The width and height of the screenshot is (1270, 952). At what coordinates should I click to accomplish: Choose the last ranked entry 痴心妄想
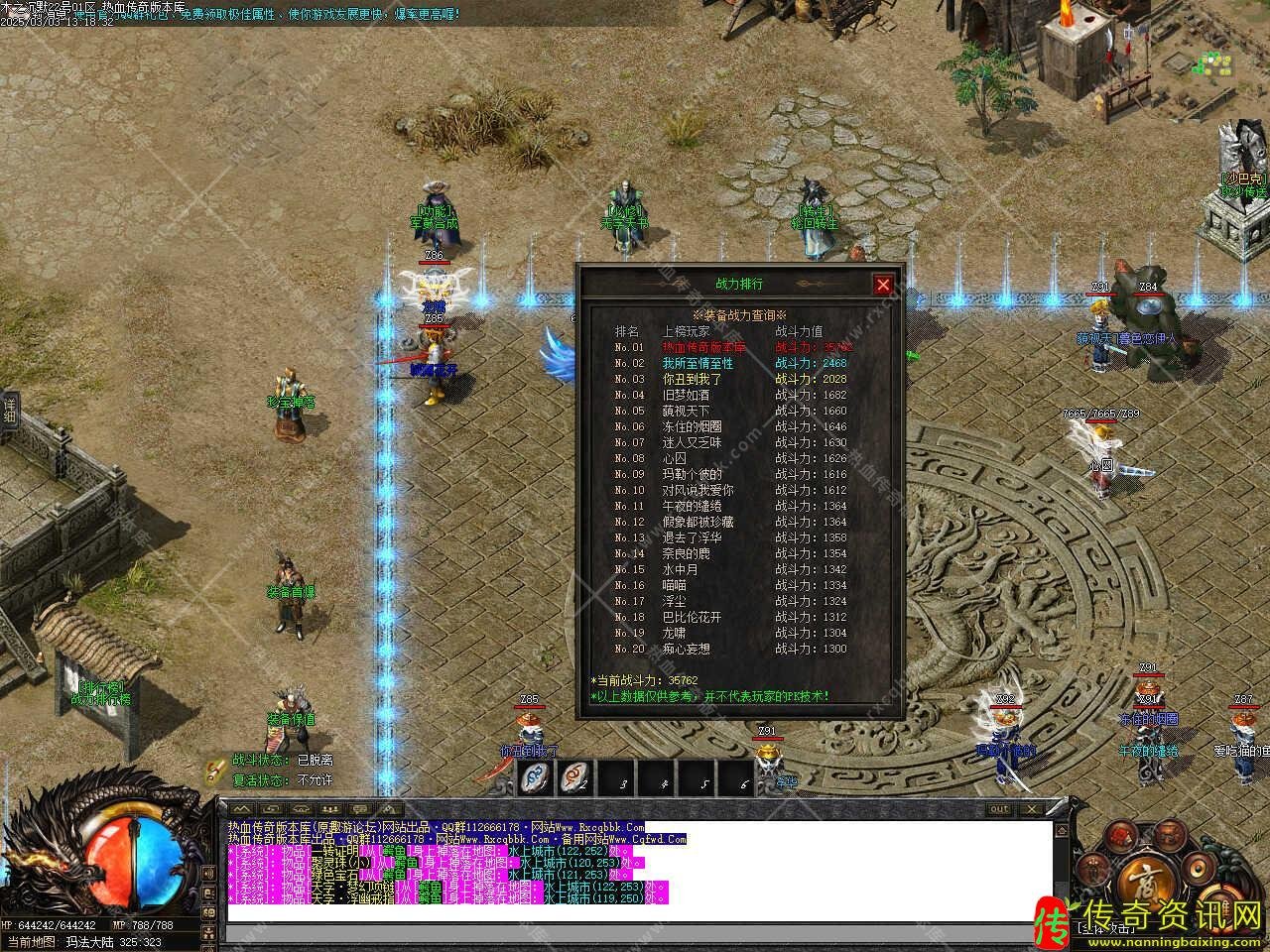pyautogui.click(x=686, y=650)
